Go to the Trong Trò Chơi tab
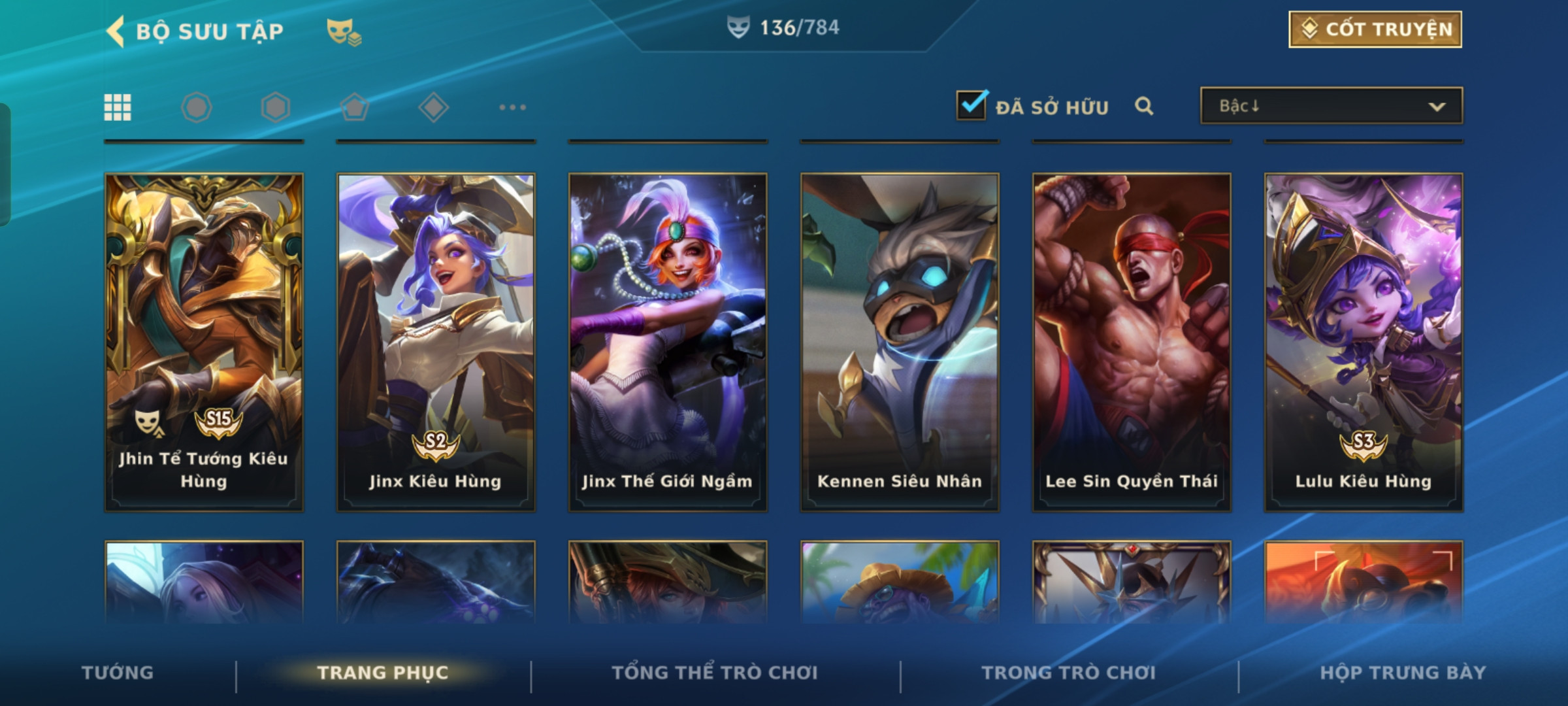This screenshot has height=706, width=1568. [x=1069, y=673]
